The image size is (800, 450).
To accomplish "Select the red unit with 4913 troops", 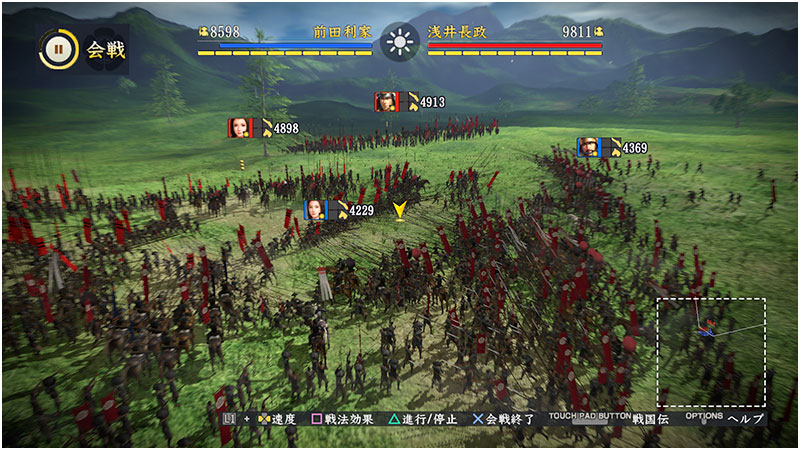I will tap(387, 101).
